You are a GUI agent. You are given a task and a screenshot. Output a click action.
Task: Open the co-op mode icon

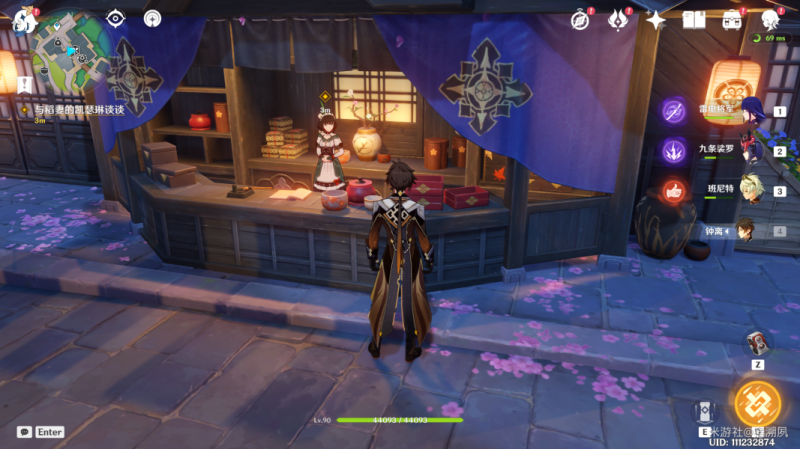tap(152, 18)
